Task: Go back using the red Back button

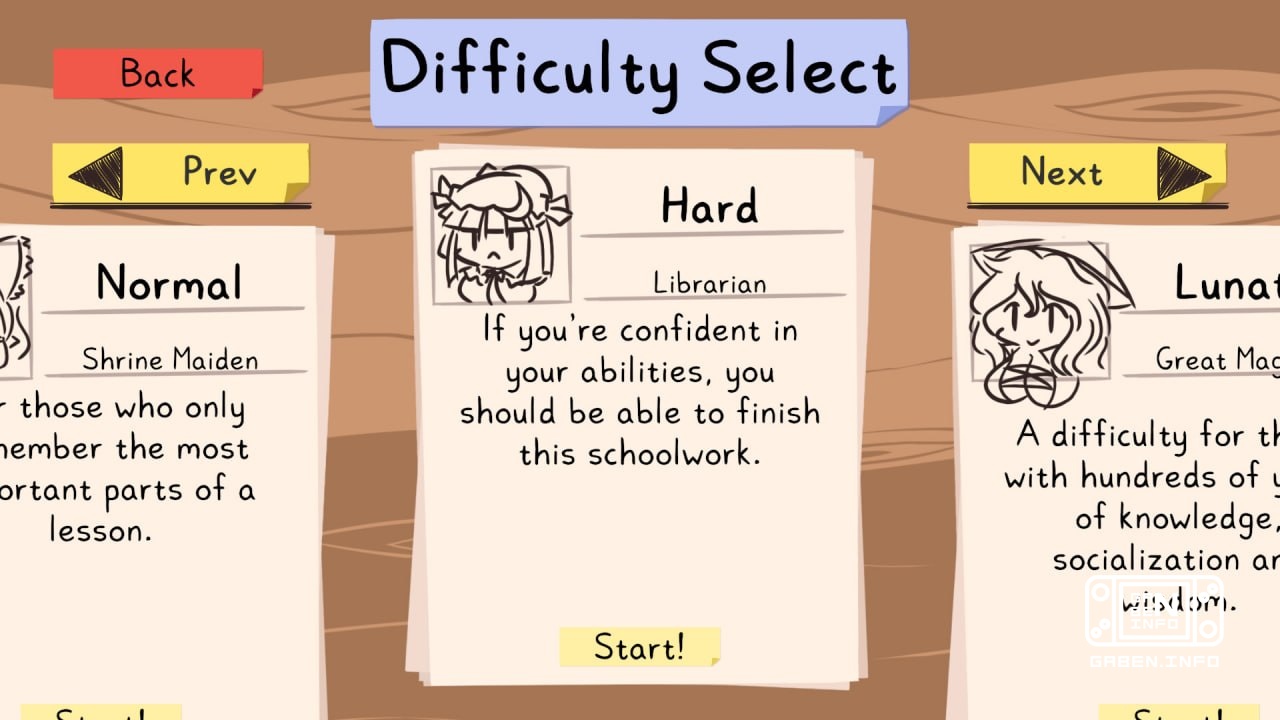Action: pyautogui.click(x=155, y=74)
